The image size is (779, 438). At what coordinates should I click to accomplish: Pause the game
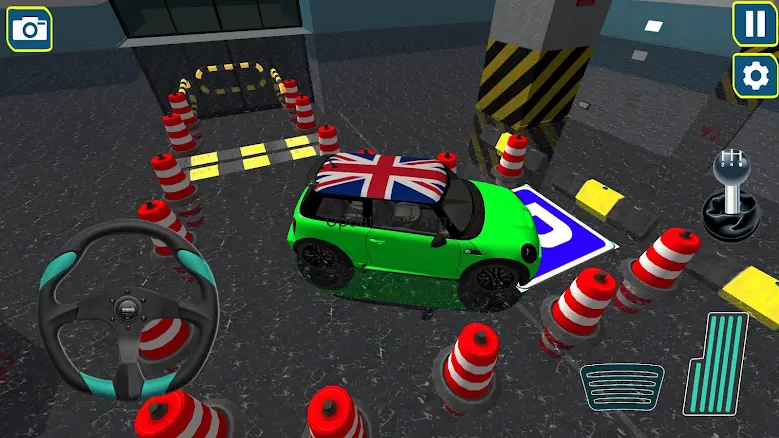coord(755,23)
